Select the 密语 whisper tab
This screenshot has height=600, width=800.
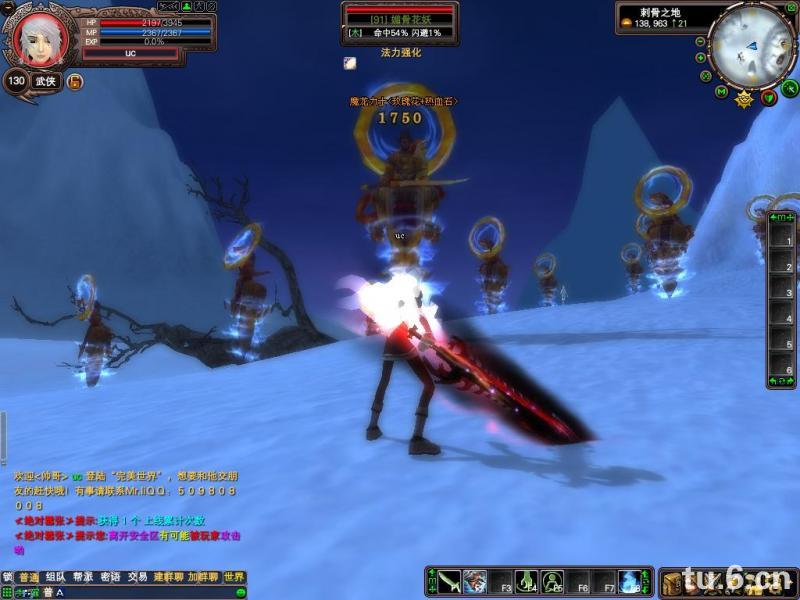point(110,577)
